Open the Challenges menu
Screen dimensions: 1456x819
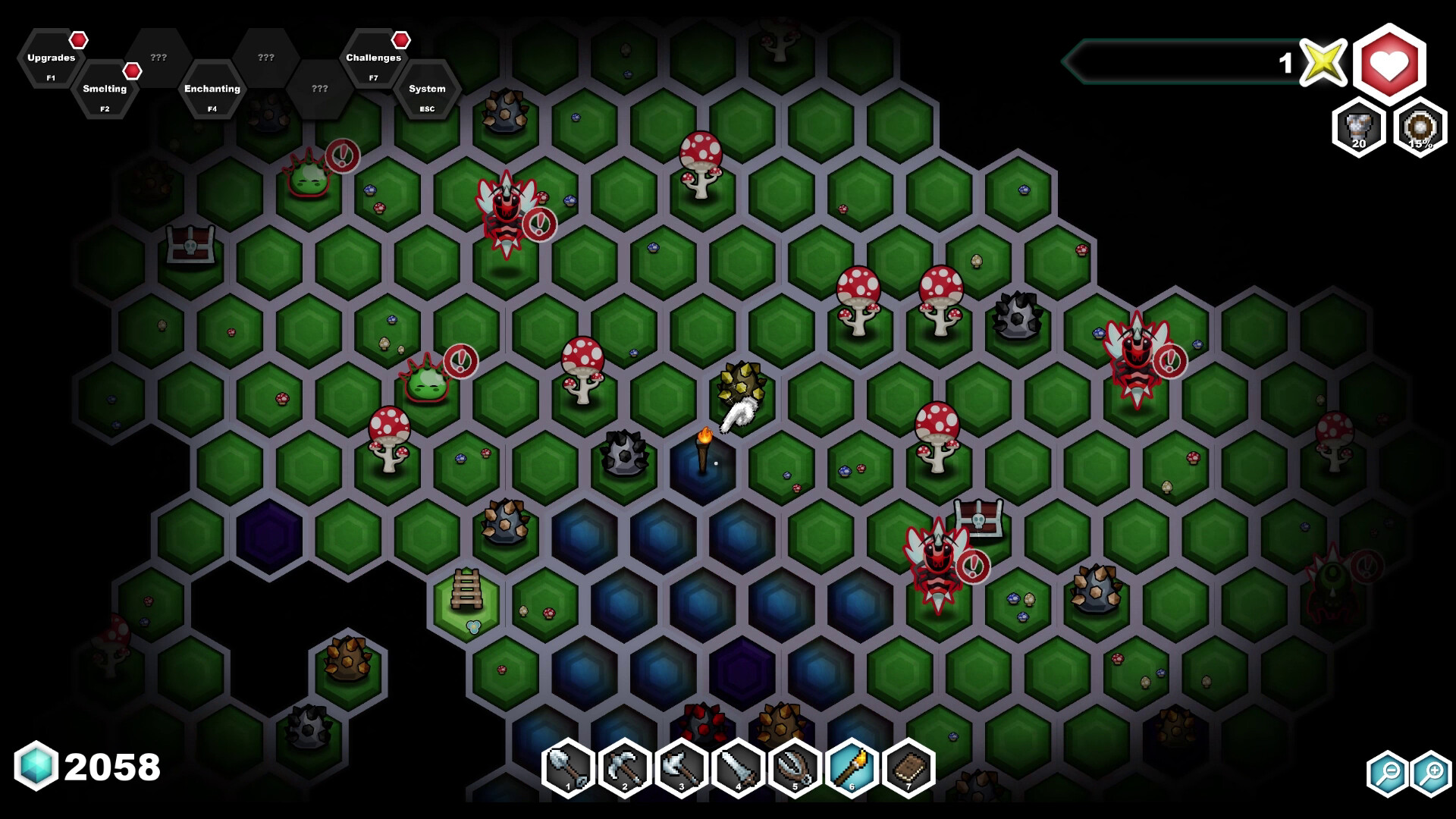coord(373,57)
